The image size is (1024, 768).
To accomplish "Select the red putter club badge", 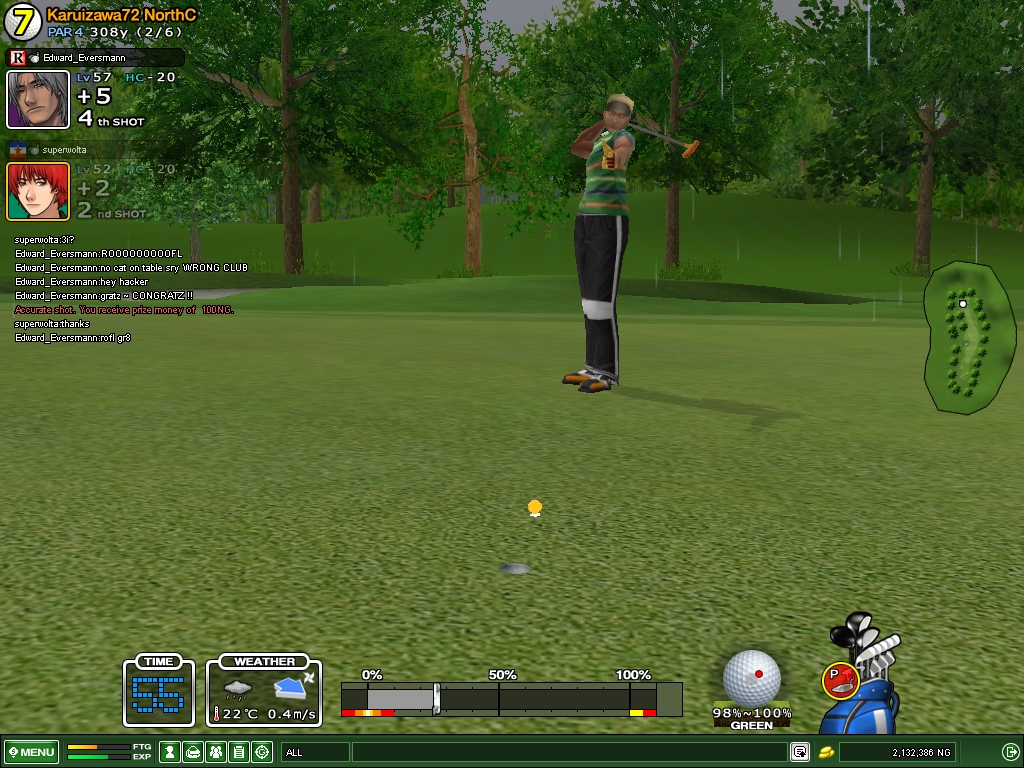I will 840,680.
